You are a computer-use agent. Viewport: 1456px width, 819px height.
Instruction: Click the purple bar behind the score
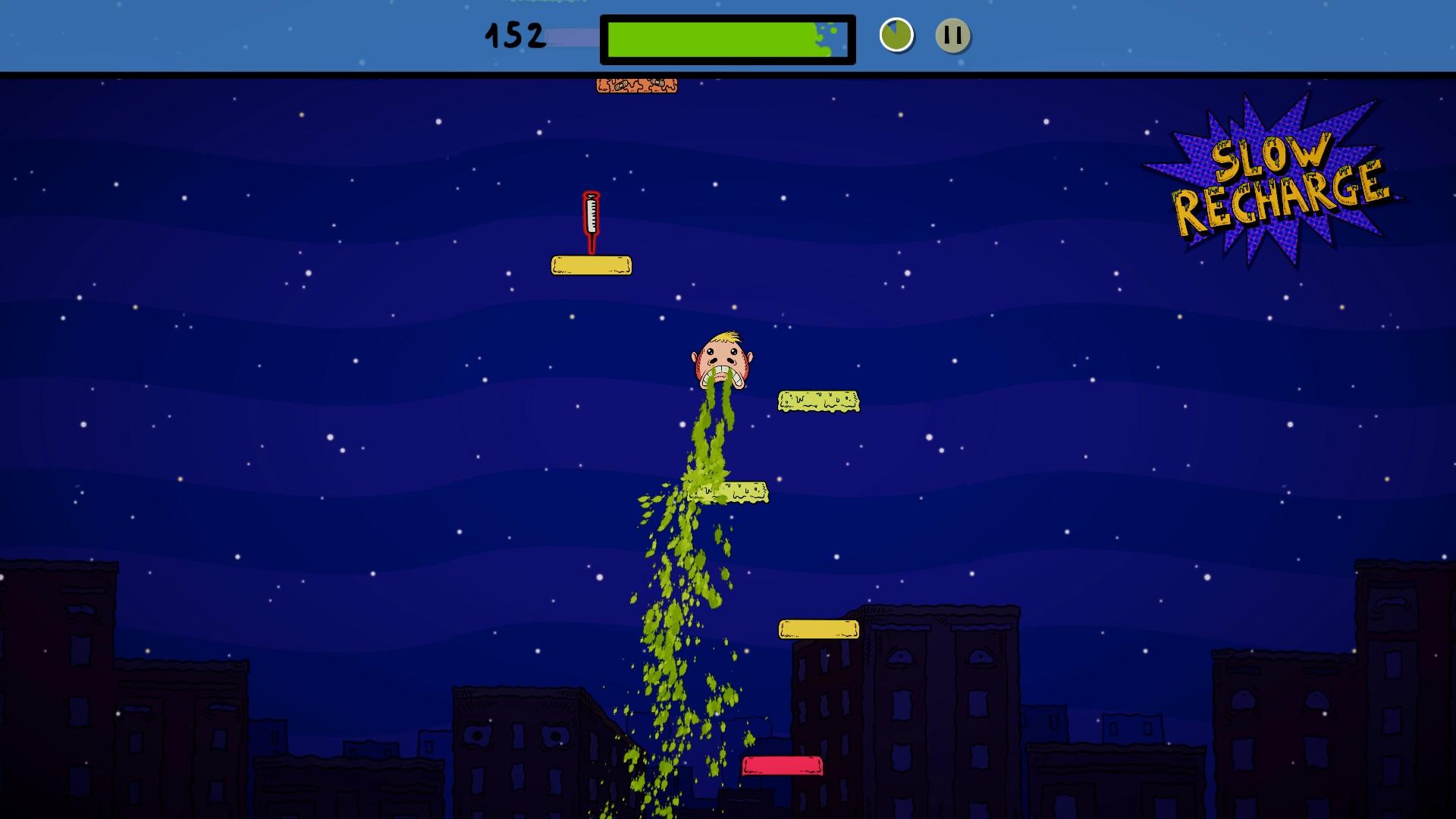click(x=573, y=37)
